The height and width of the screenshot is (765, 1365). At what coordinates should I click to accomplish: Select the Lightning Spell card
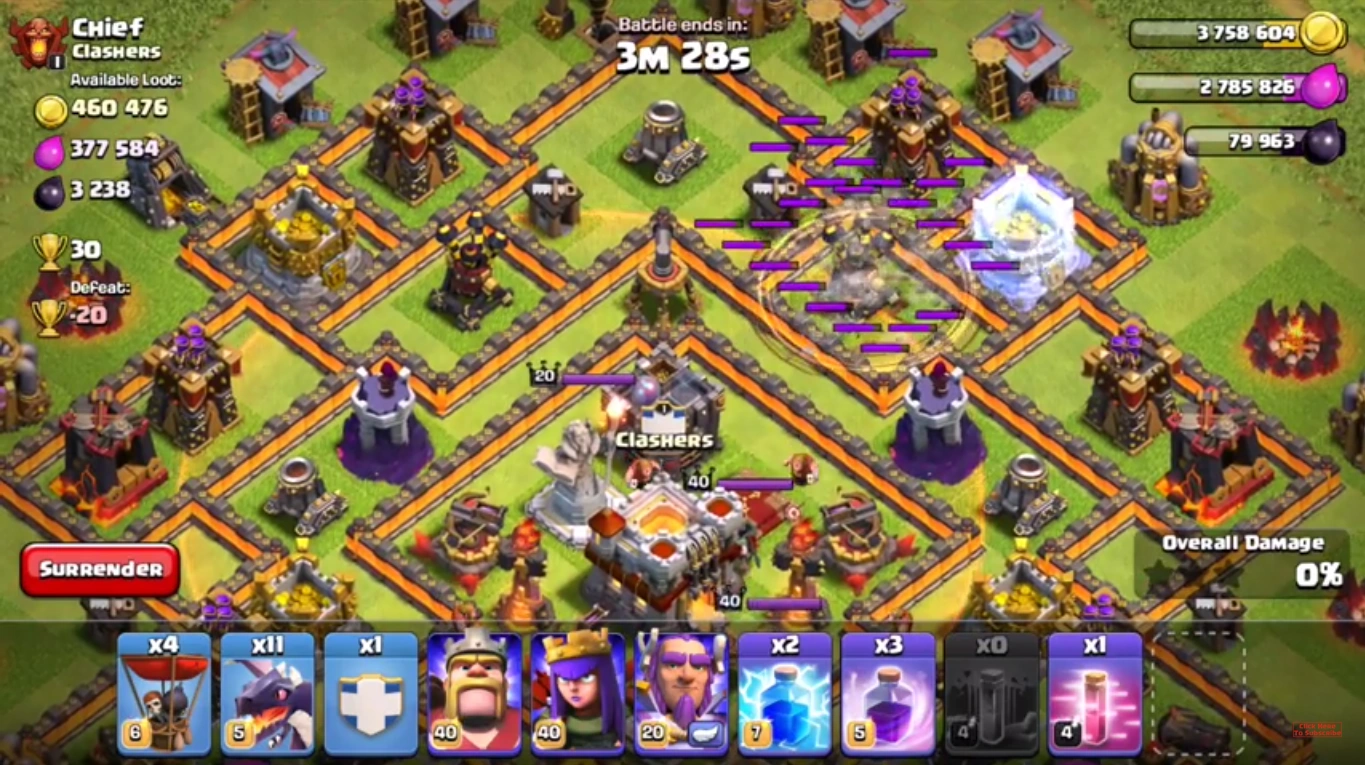[x=786, y=693]
